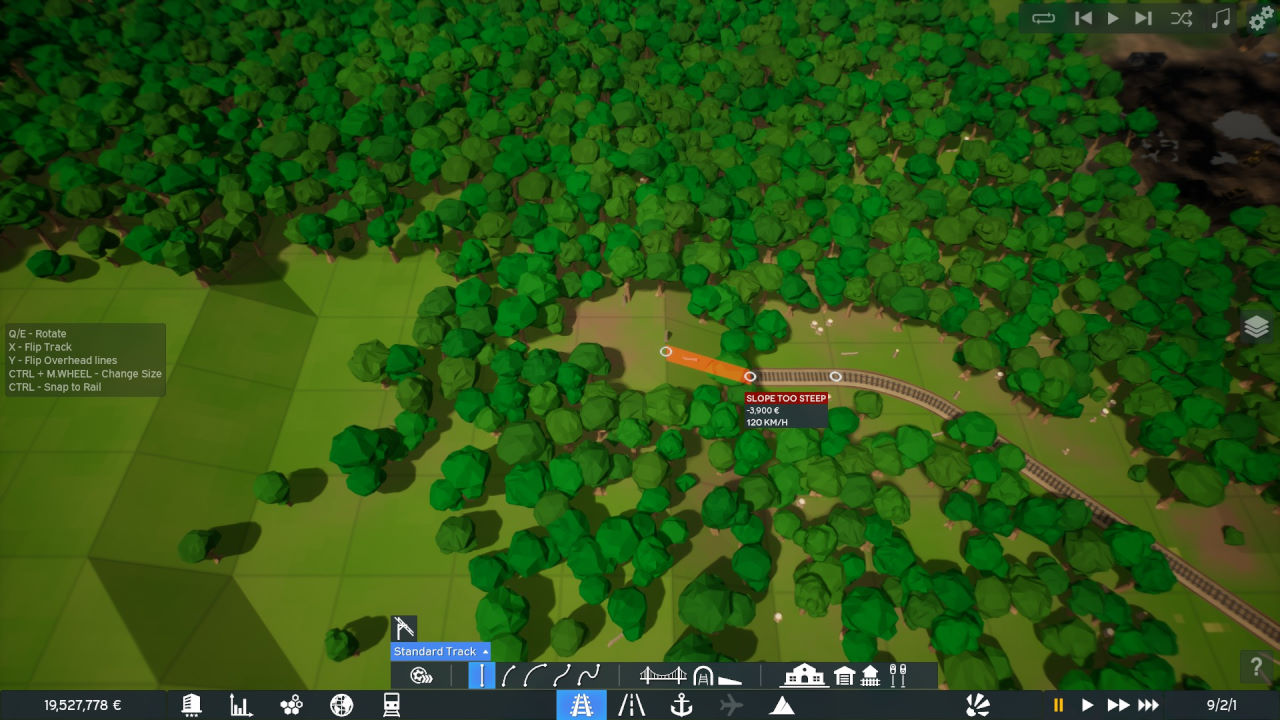Image resolution: width=1280 pixels, height=720 pixels.
Task: Set game speed to triple fast-forward
Action: tap(1149, 705)
